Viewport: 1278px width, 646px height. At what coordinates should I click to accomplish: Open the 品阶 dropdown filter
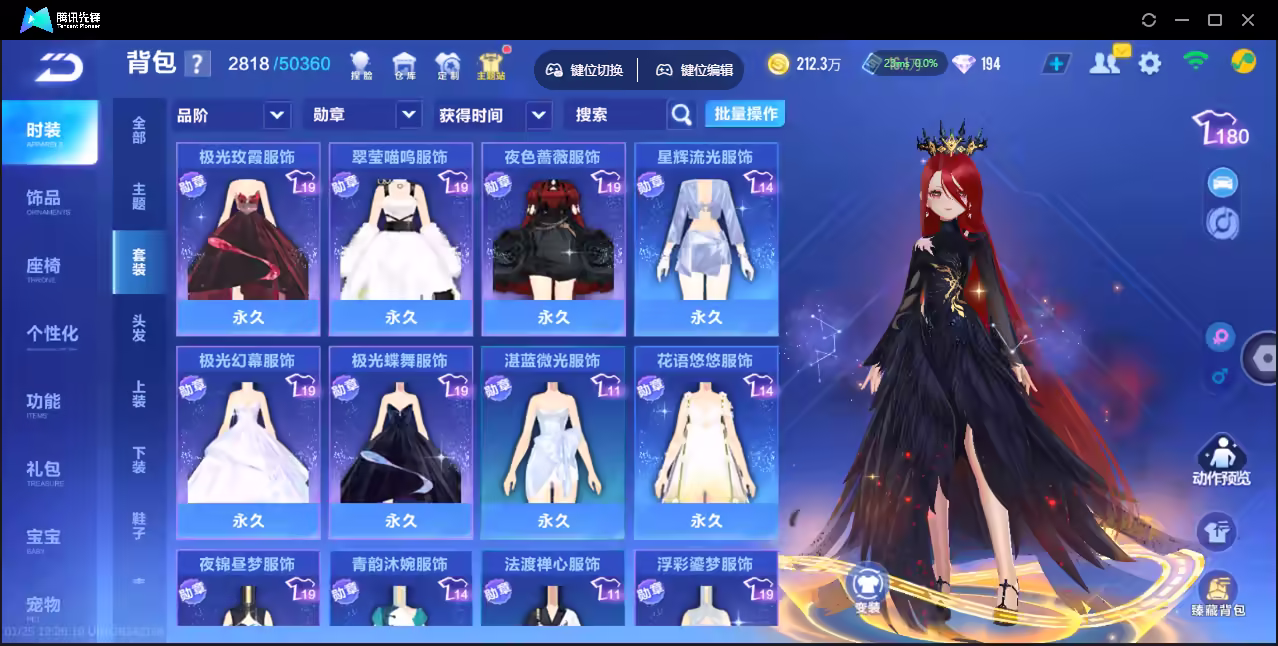[x=232, y=115]
